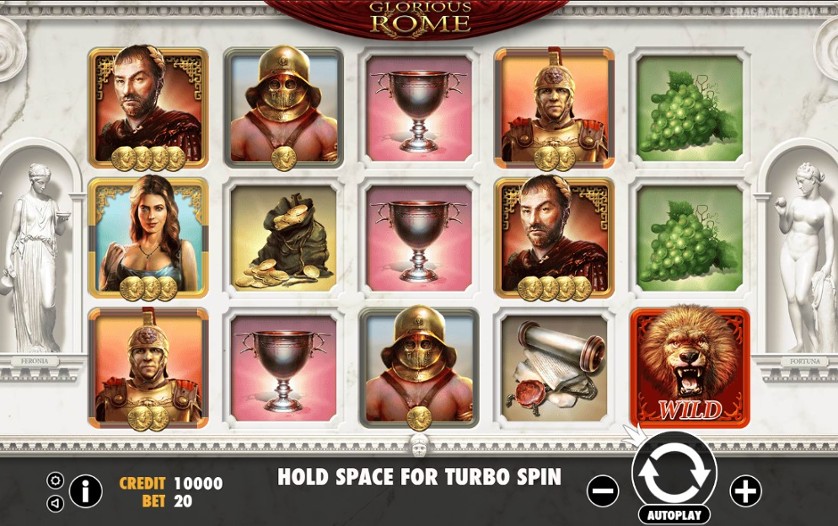Open the settings gear icon

coord(55,480)
